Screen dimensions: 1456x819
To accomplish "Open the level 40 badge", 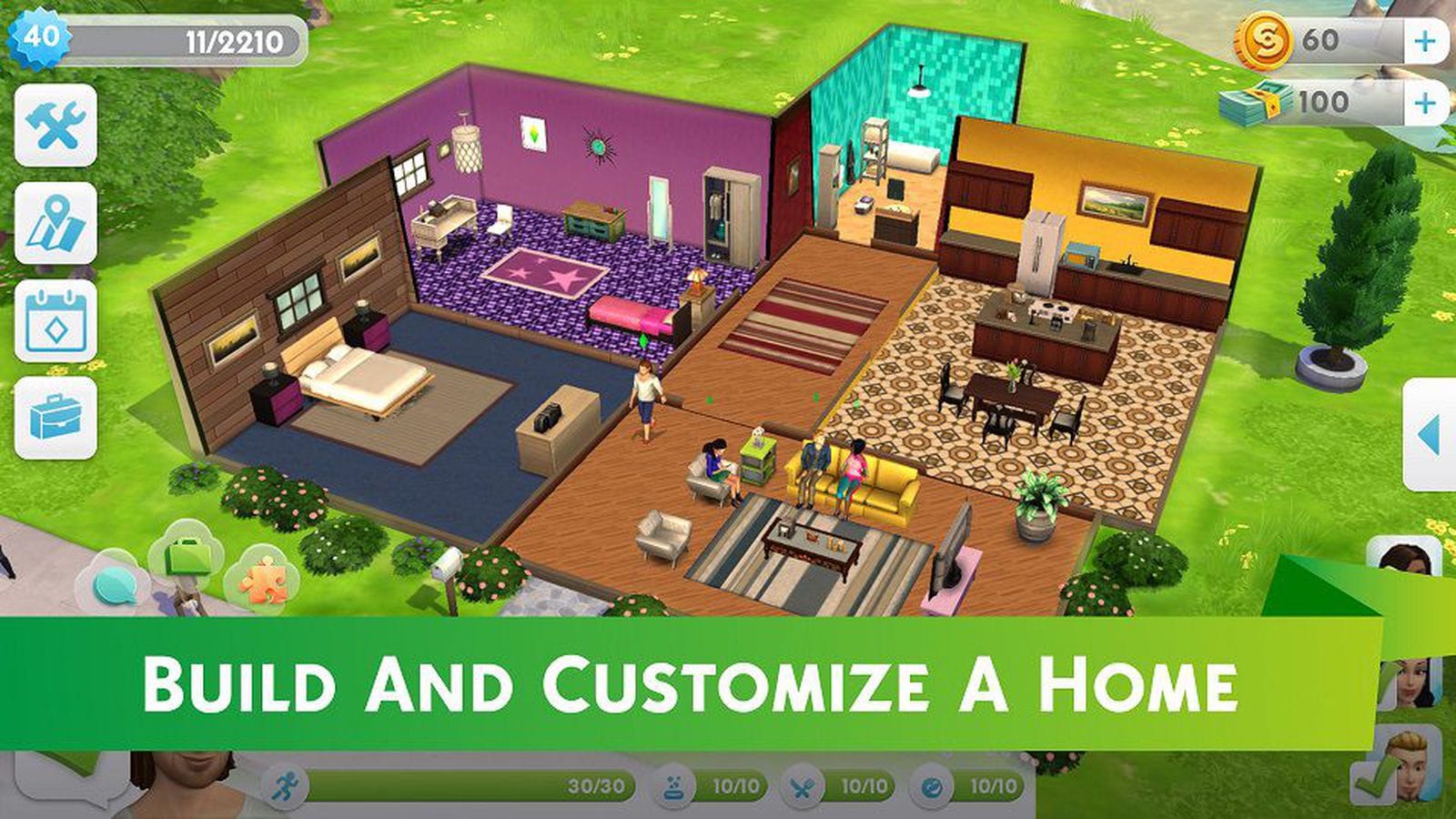I will 43,38.
